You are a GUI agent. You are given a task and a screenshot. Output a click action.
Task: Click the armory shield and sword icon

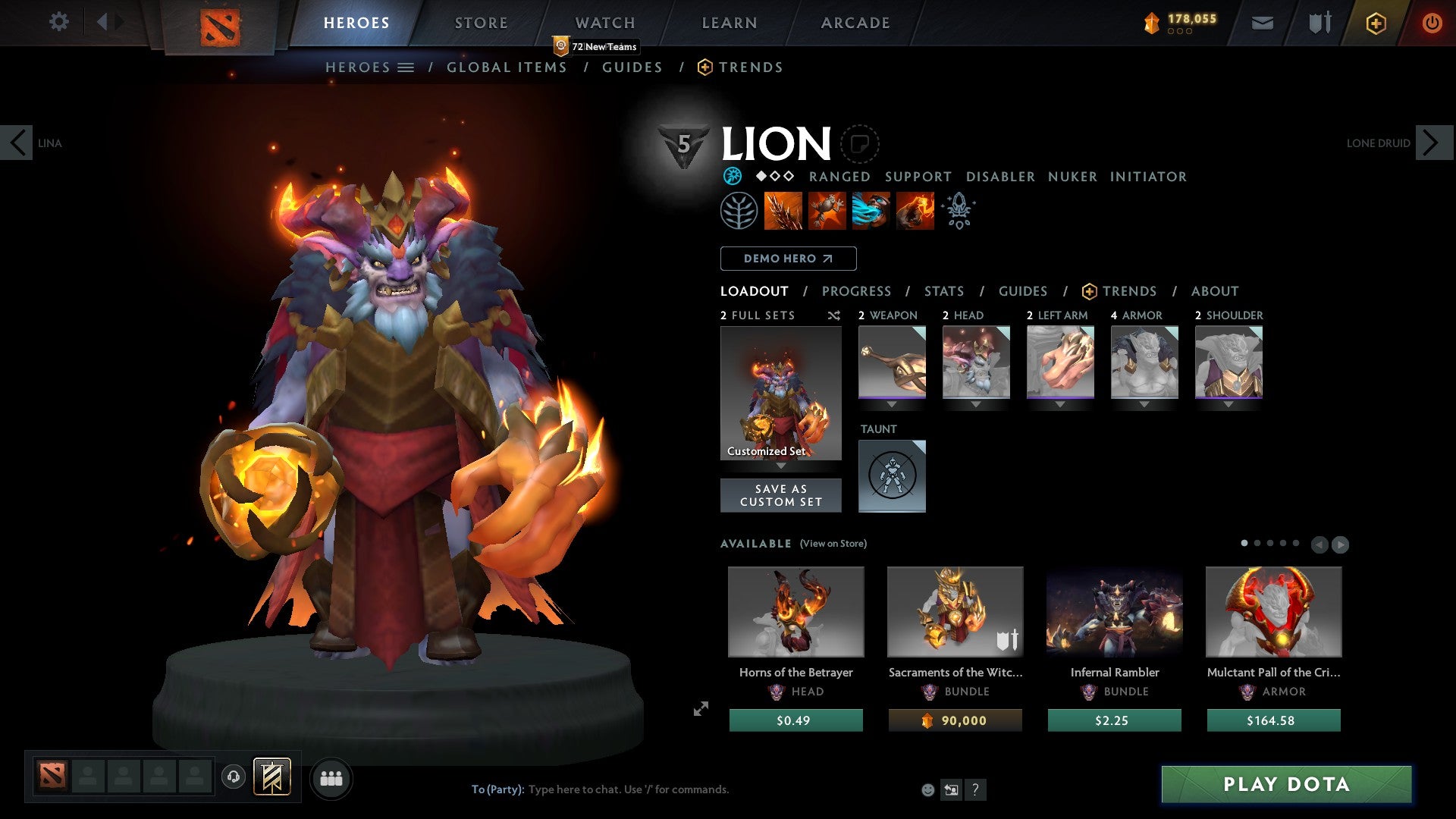[1319, 23]
